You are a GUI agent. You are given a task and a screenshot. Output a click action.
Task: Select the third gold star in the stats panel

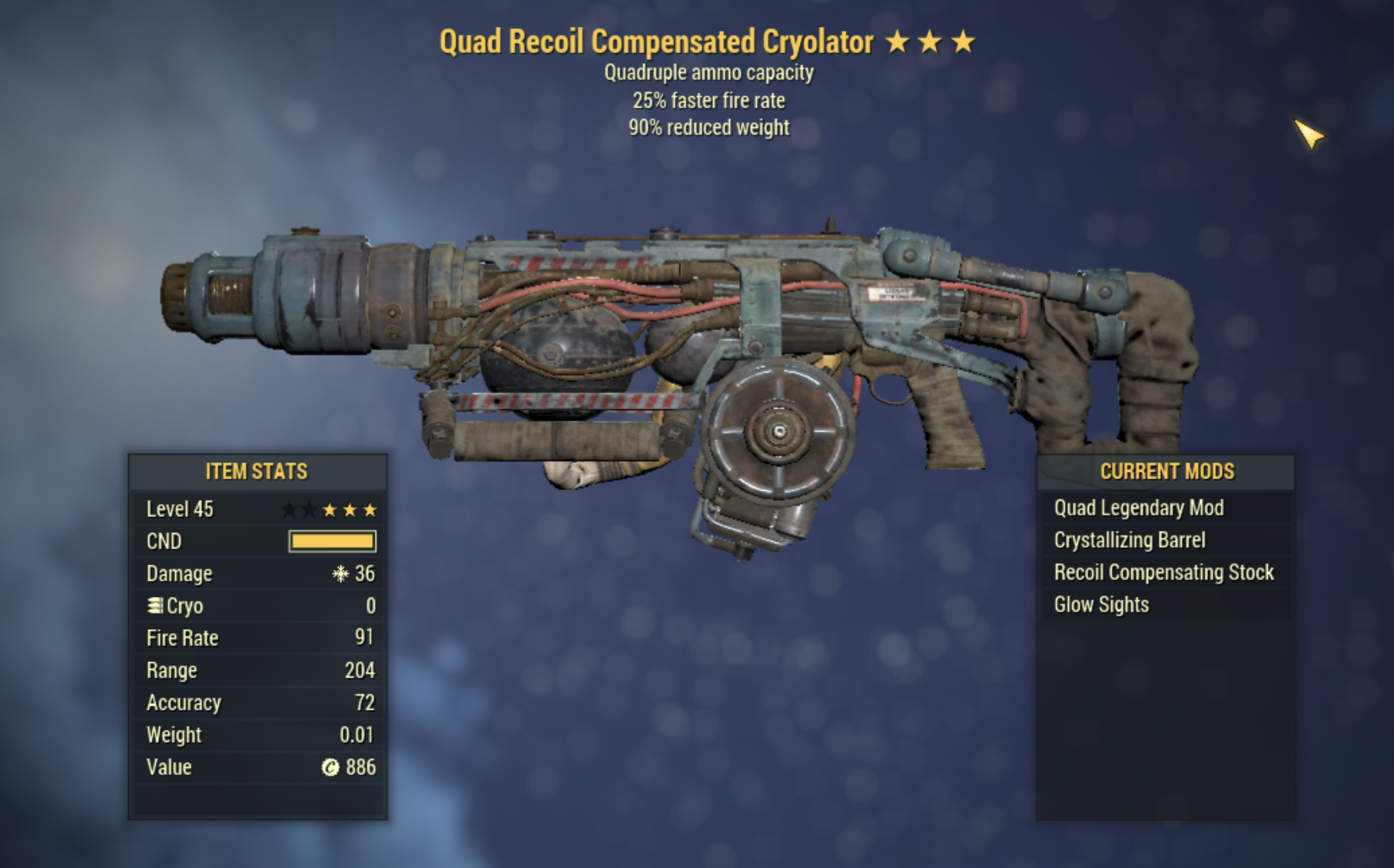point(371,508)
